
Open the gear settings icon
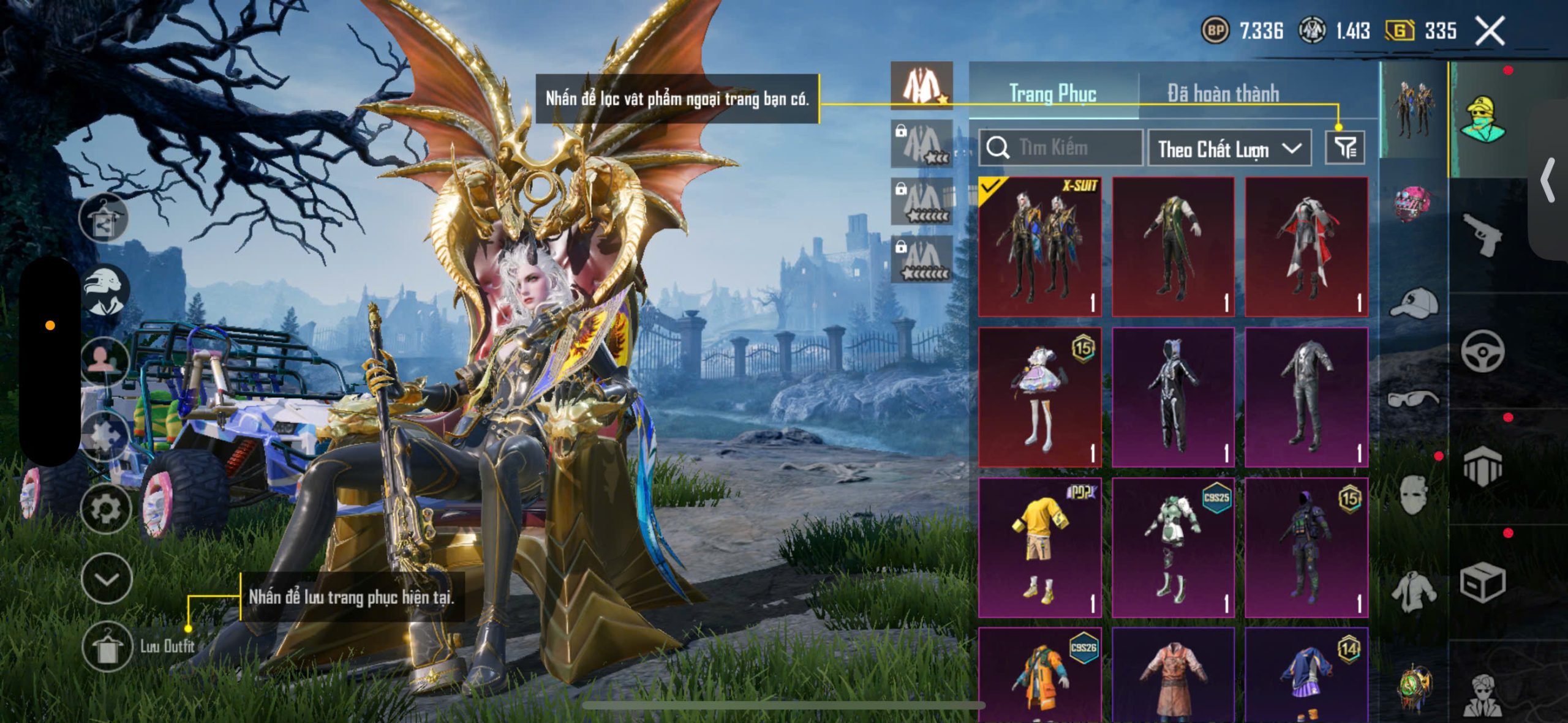(106, 509)
